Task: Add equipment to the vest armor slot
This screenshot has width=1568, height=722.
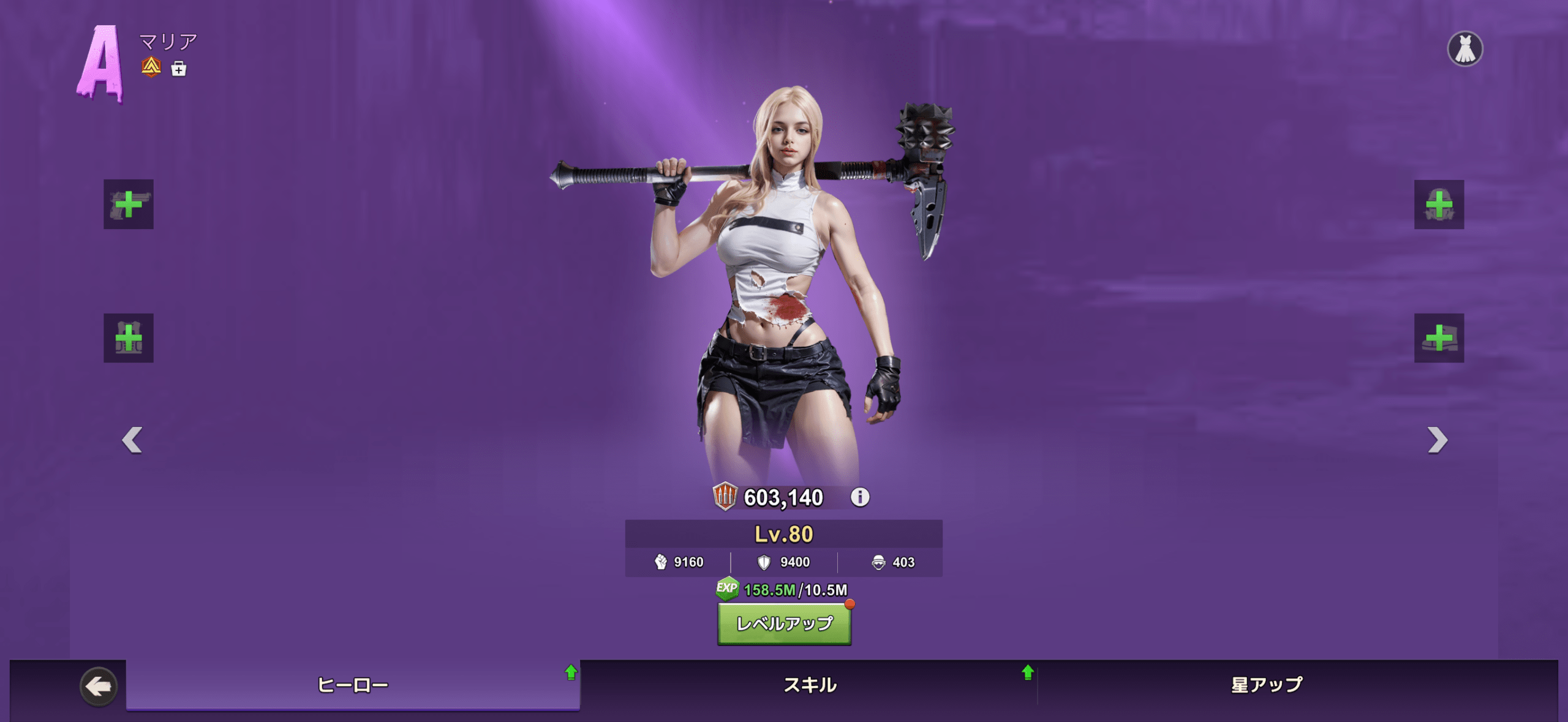Action: 129,338
